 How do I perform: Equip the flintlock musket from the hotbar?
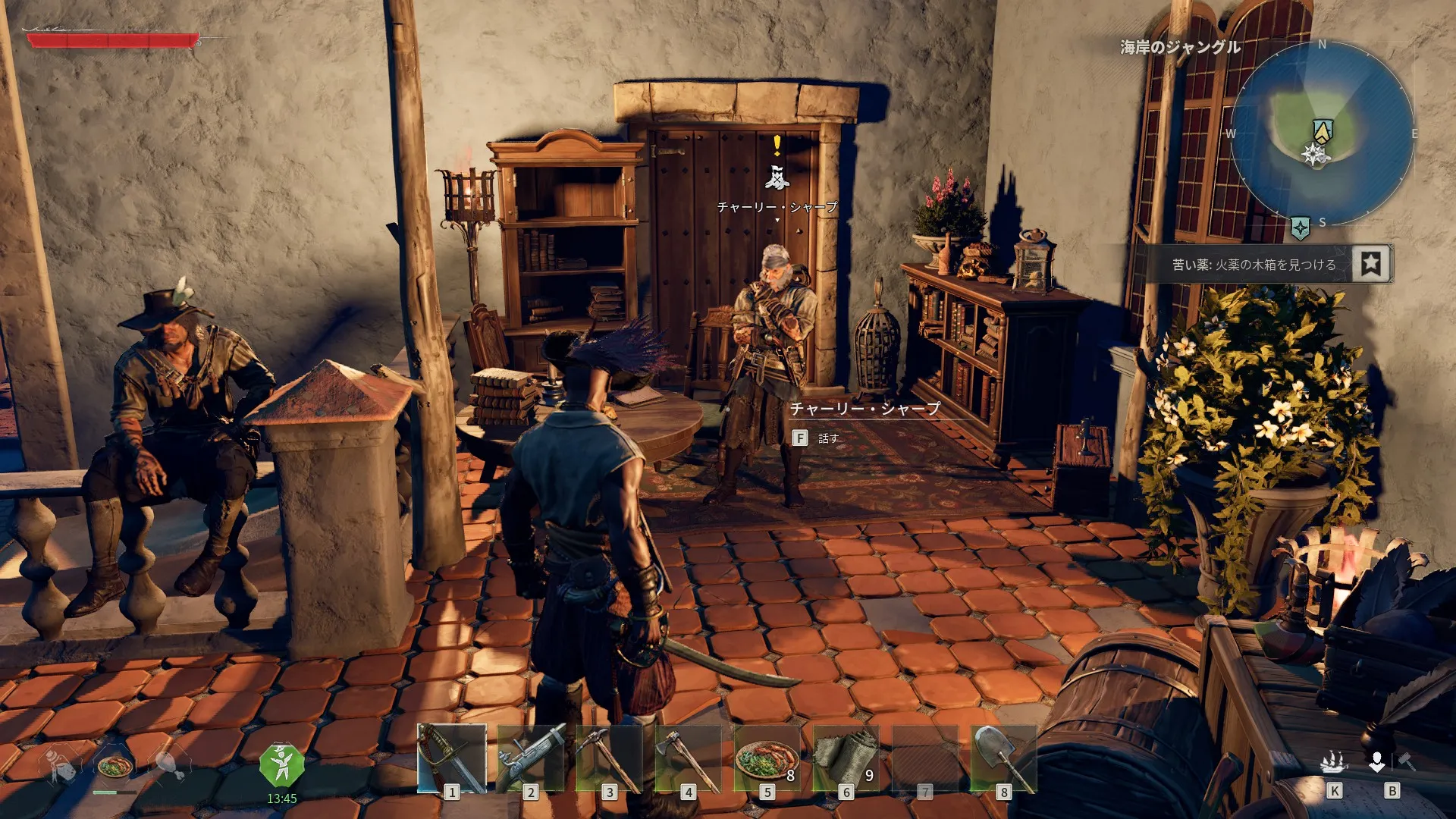tap(531, 758)
